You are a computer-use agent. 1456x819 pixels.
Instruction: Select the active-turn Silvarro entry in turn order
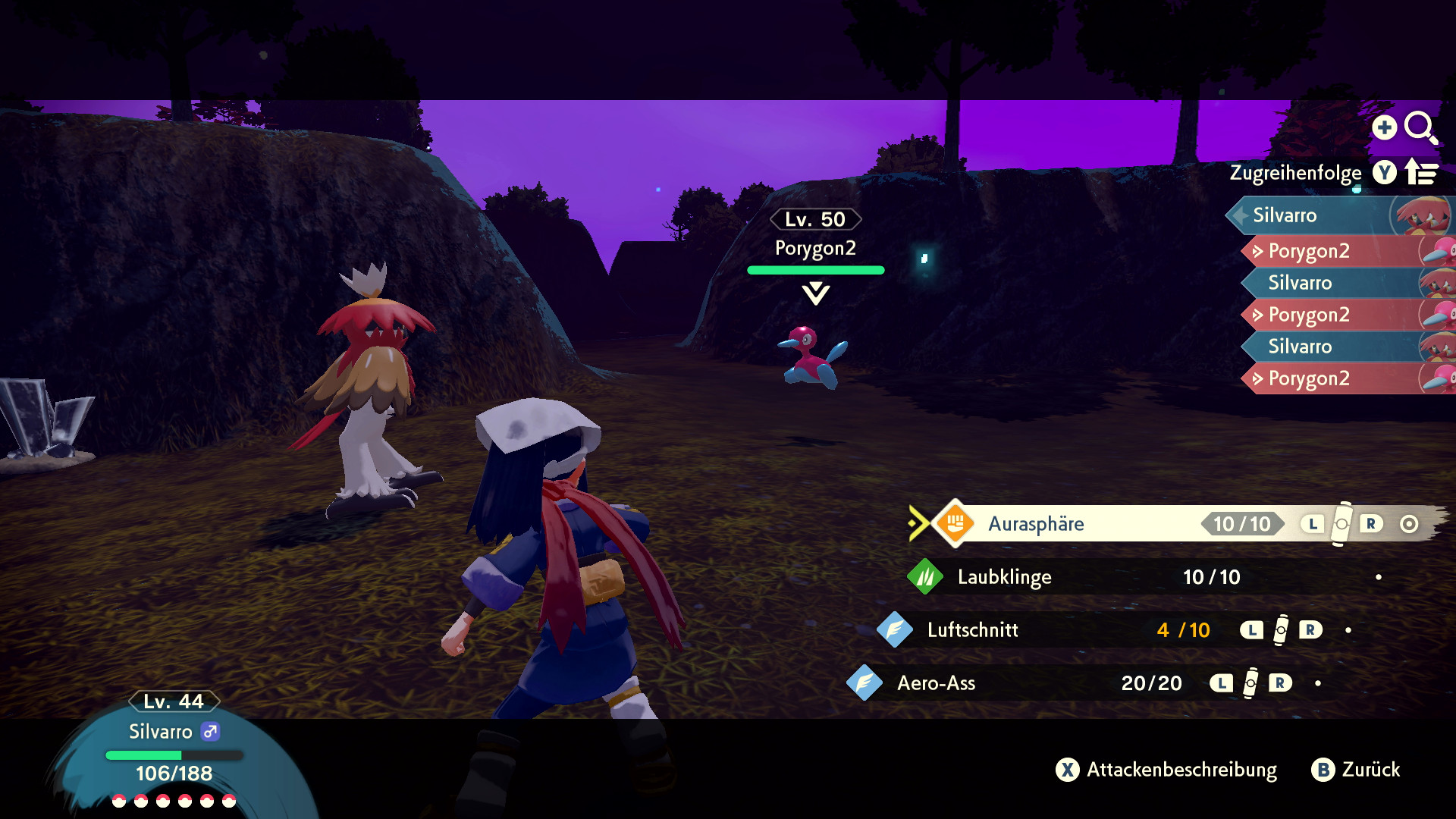coord(1285,215)
